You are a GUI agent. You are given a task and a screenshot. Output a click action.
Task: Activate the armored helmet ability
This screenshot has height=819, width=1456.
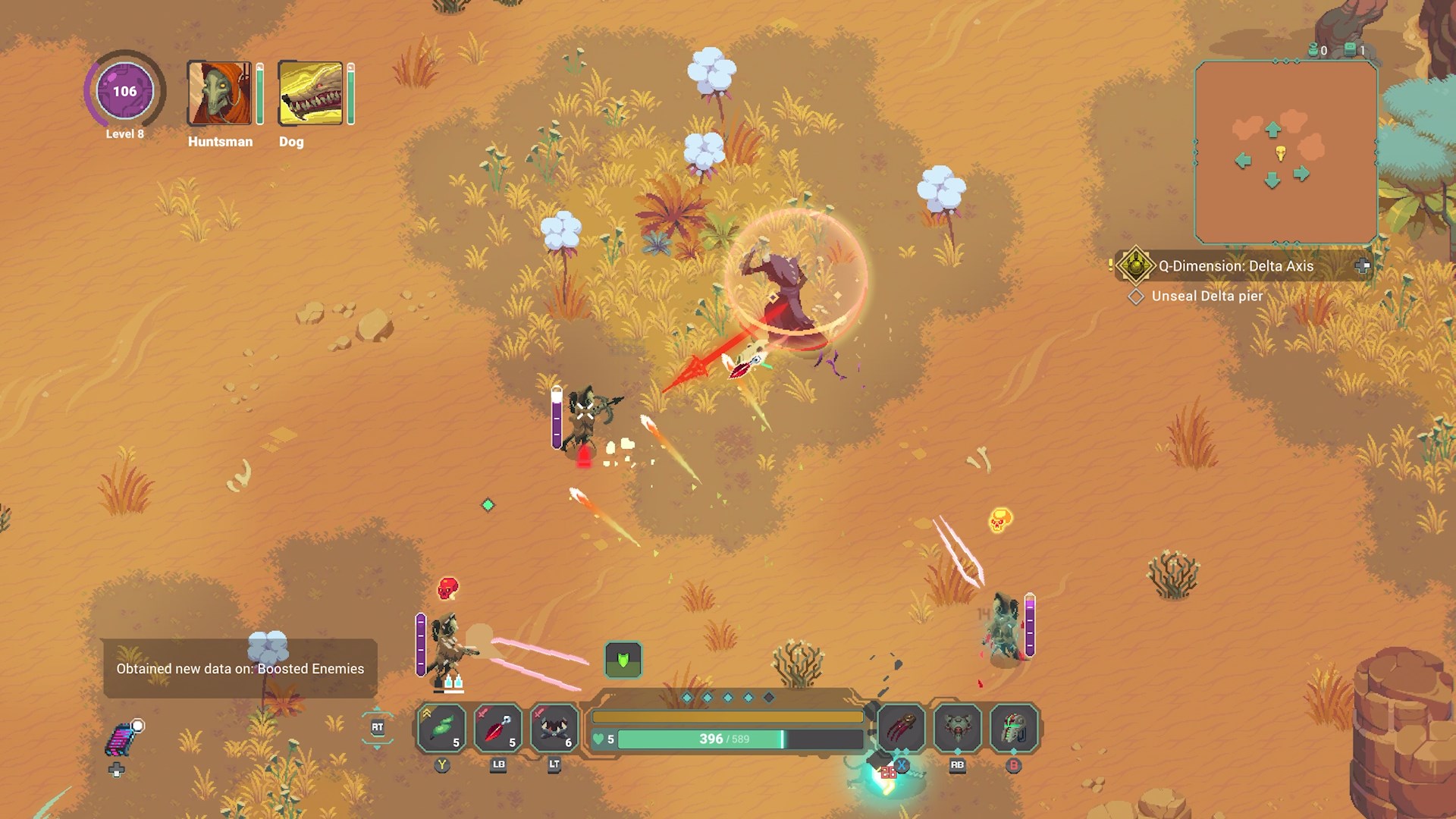coord(1014,728)
